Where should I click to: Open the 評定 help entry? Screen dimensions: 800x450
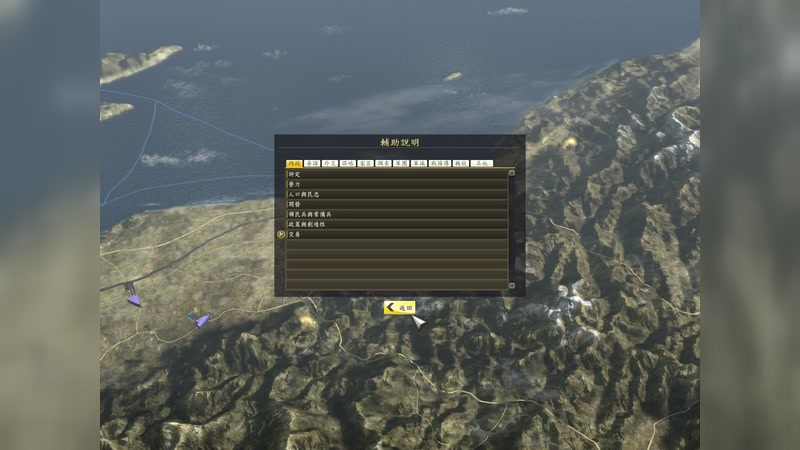tap(396, 174)
